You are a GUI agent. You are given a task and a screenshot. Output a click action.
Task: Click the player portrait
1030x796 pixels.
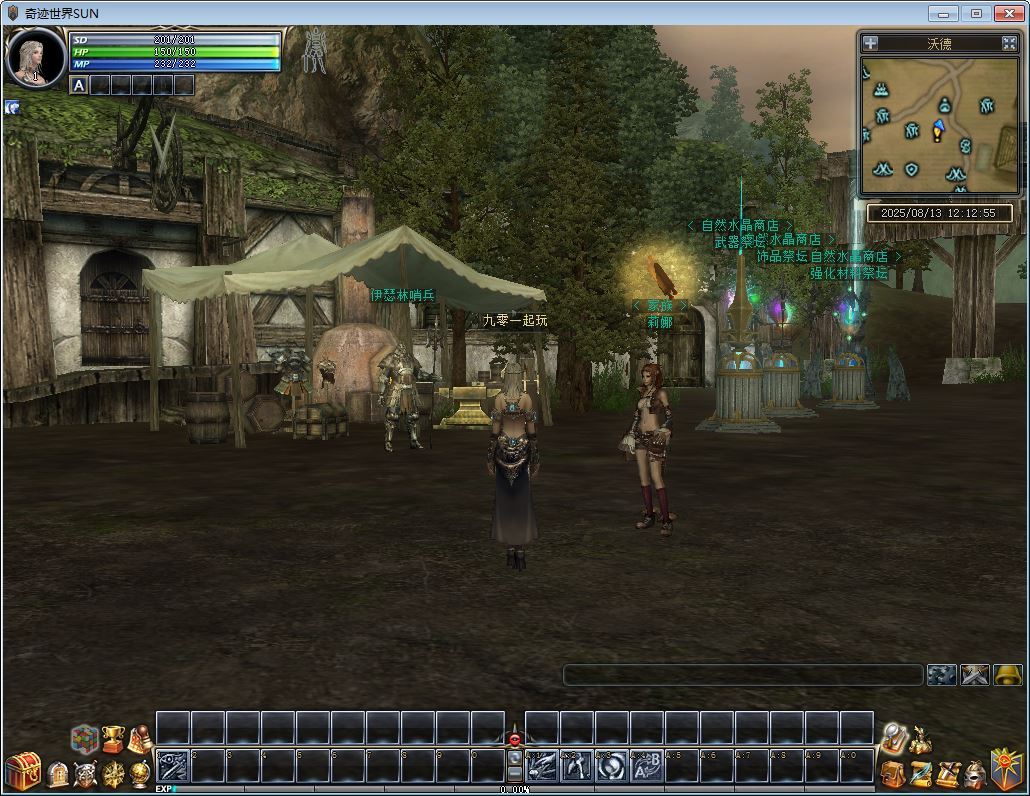[35, 58]
